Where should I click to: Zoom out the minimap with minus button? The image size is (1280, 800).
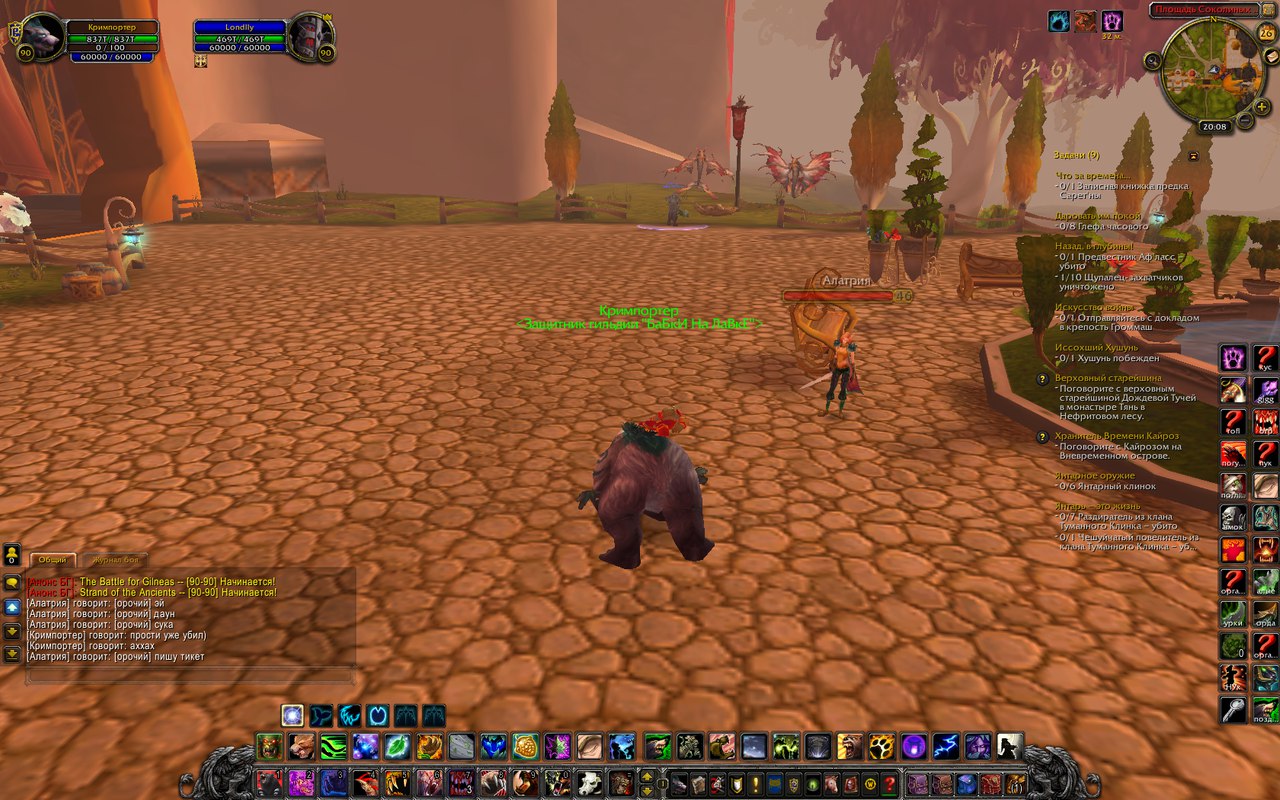pos(1244,122)
